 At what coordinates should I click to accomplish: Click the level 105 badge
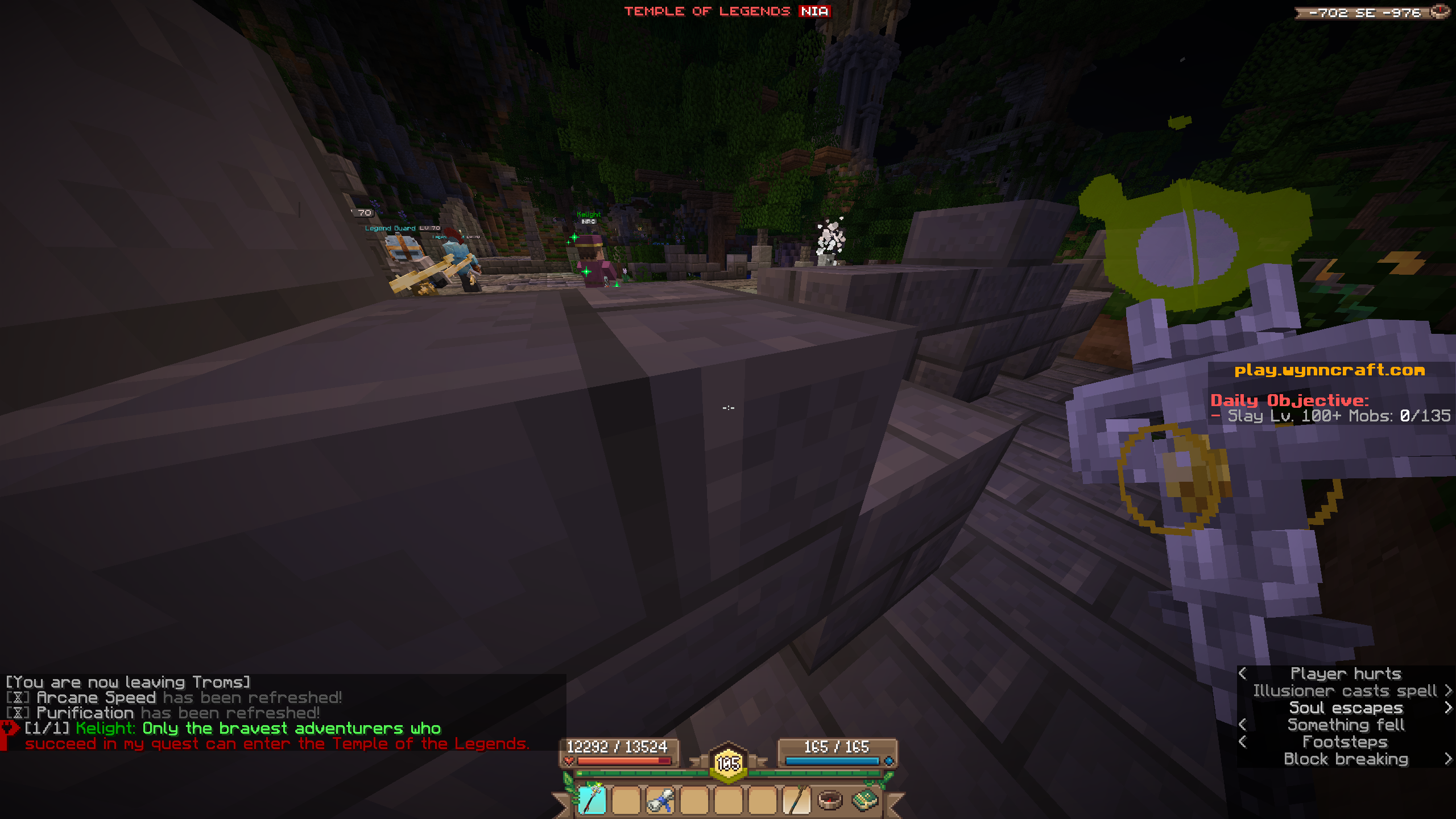click(728, 763)
